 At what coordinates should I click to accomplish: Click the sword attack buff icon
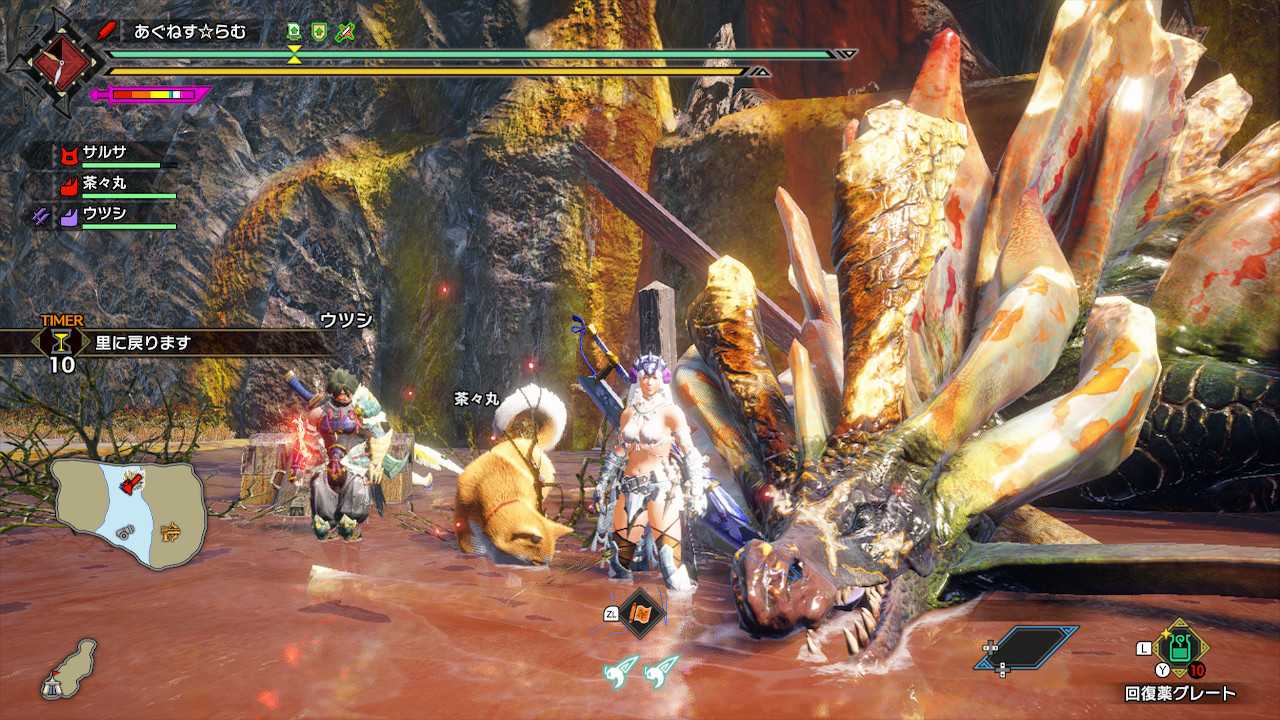(344, 31)
